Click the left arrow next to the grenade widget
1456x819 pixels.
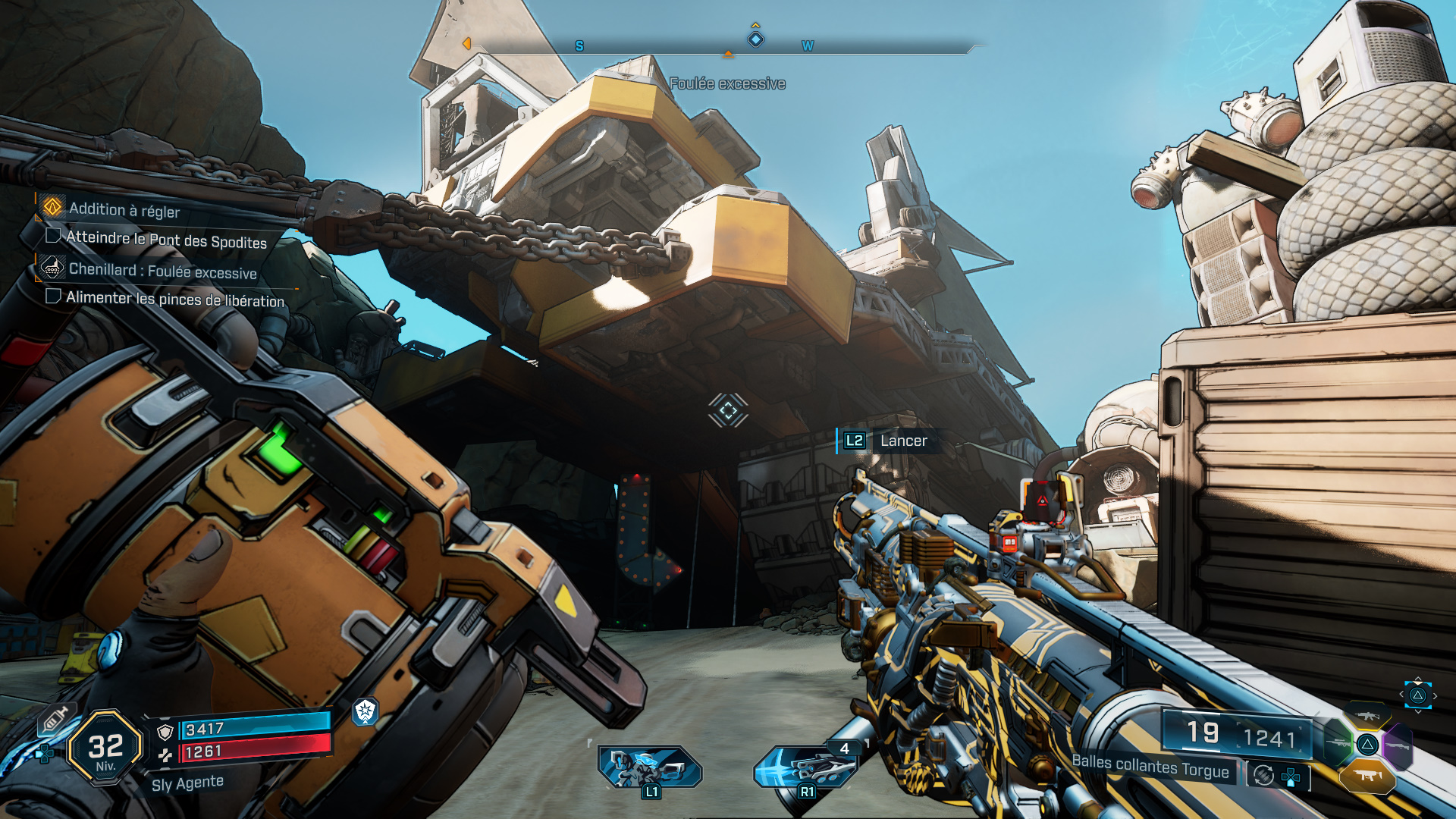coord(1401,694)
